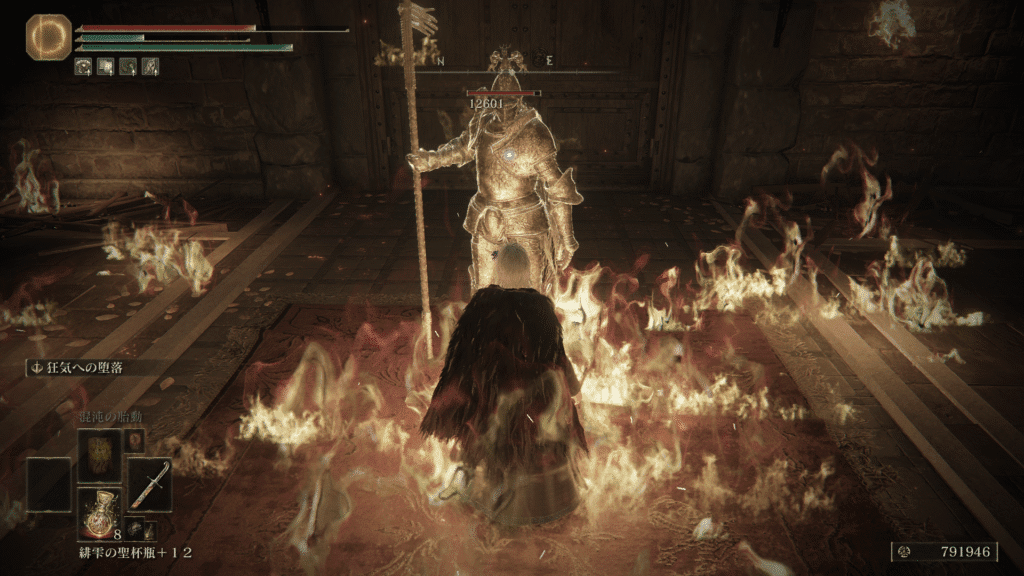This screenshot has width=1024, height=576.
Task: Click the compass bar showing N and E
Action: pos(494,62)
